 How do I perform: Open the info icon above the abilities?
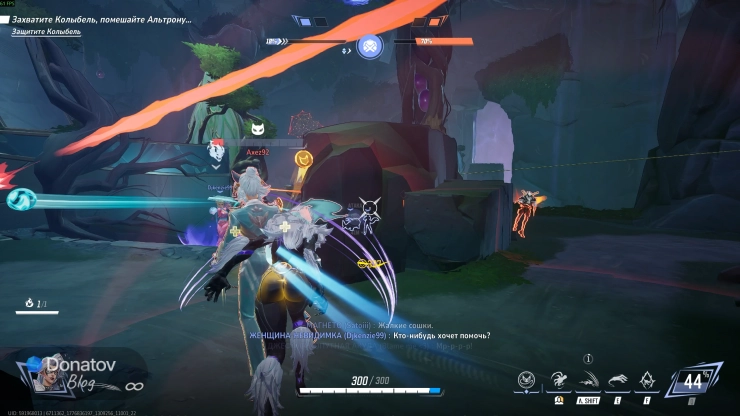pyautogui.click(x=589, y=358)
